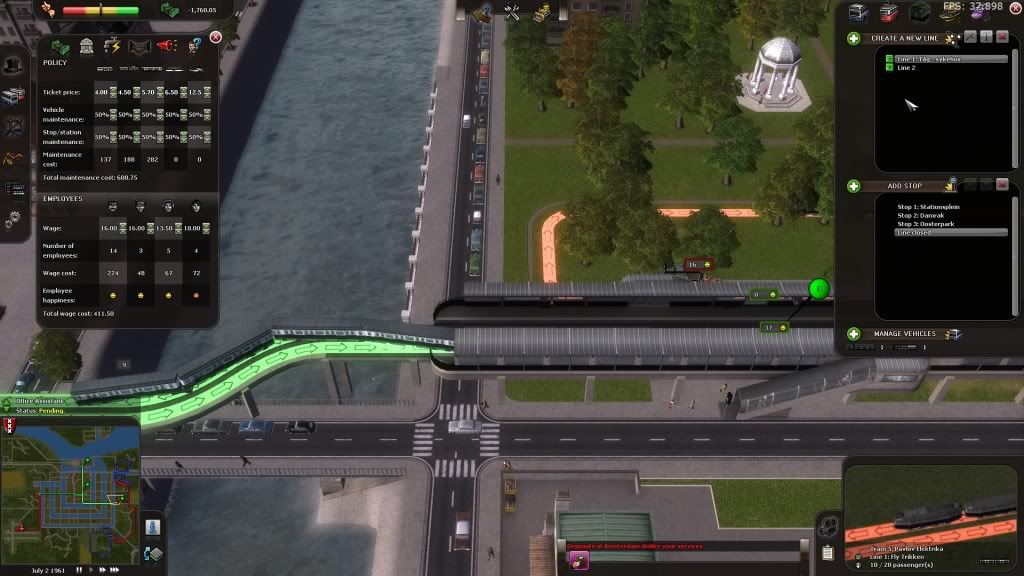Add a stop to the line

pyautogui.click(x=854, y=186)
